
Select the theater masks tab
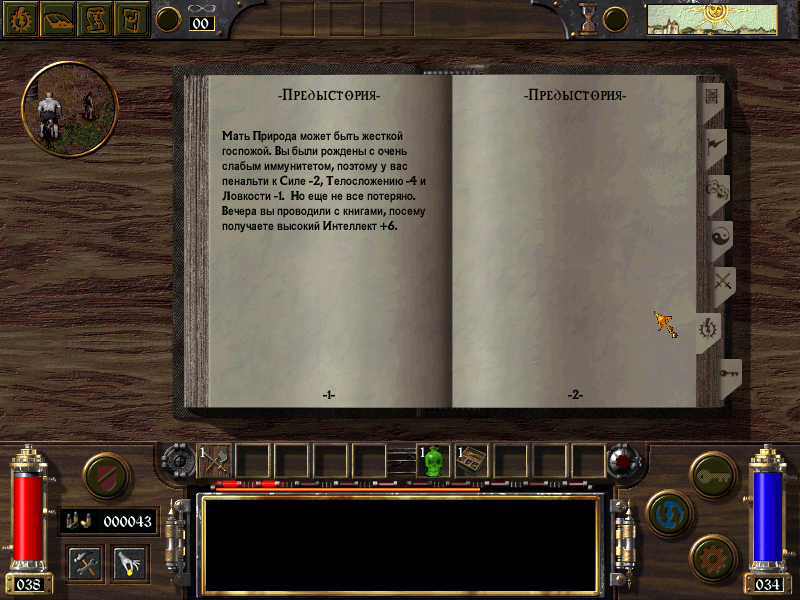(718, 191)
